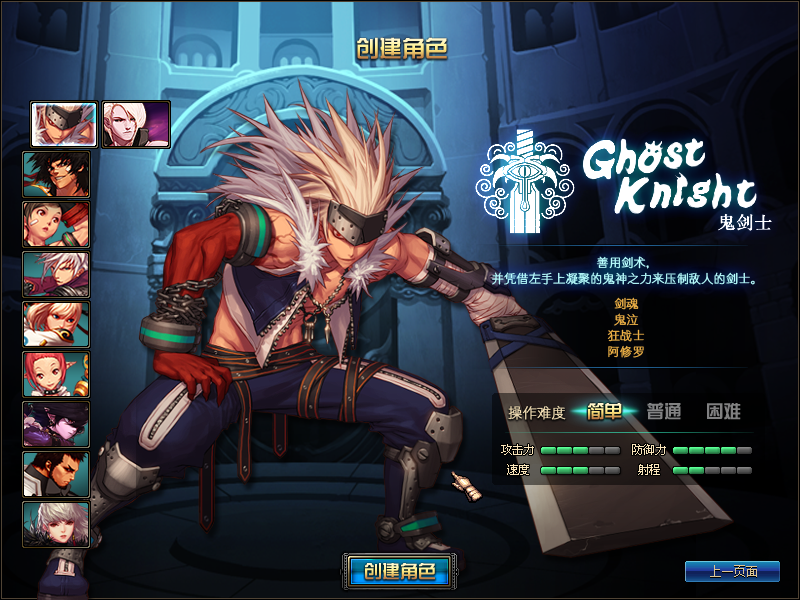
Task: Select the bearded black-haired man portrait
Action: click(57, 474)
